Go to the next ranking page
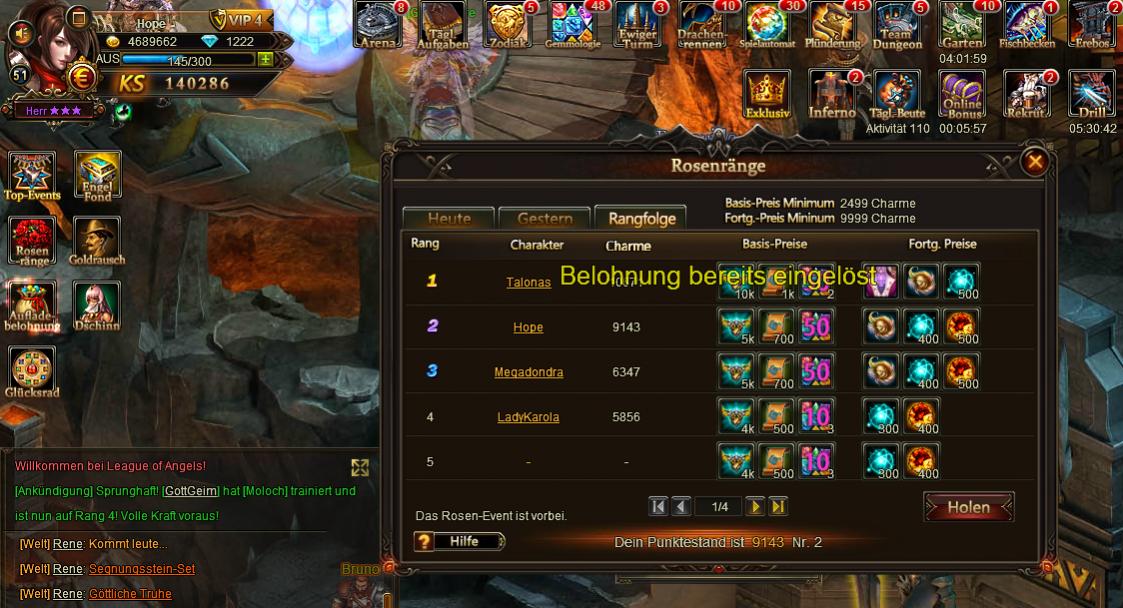This screenshot has height=608, width=1123. coord(755,507)
